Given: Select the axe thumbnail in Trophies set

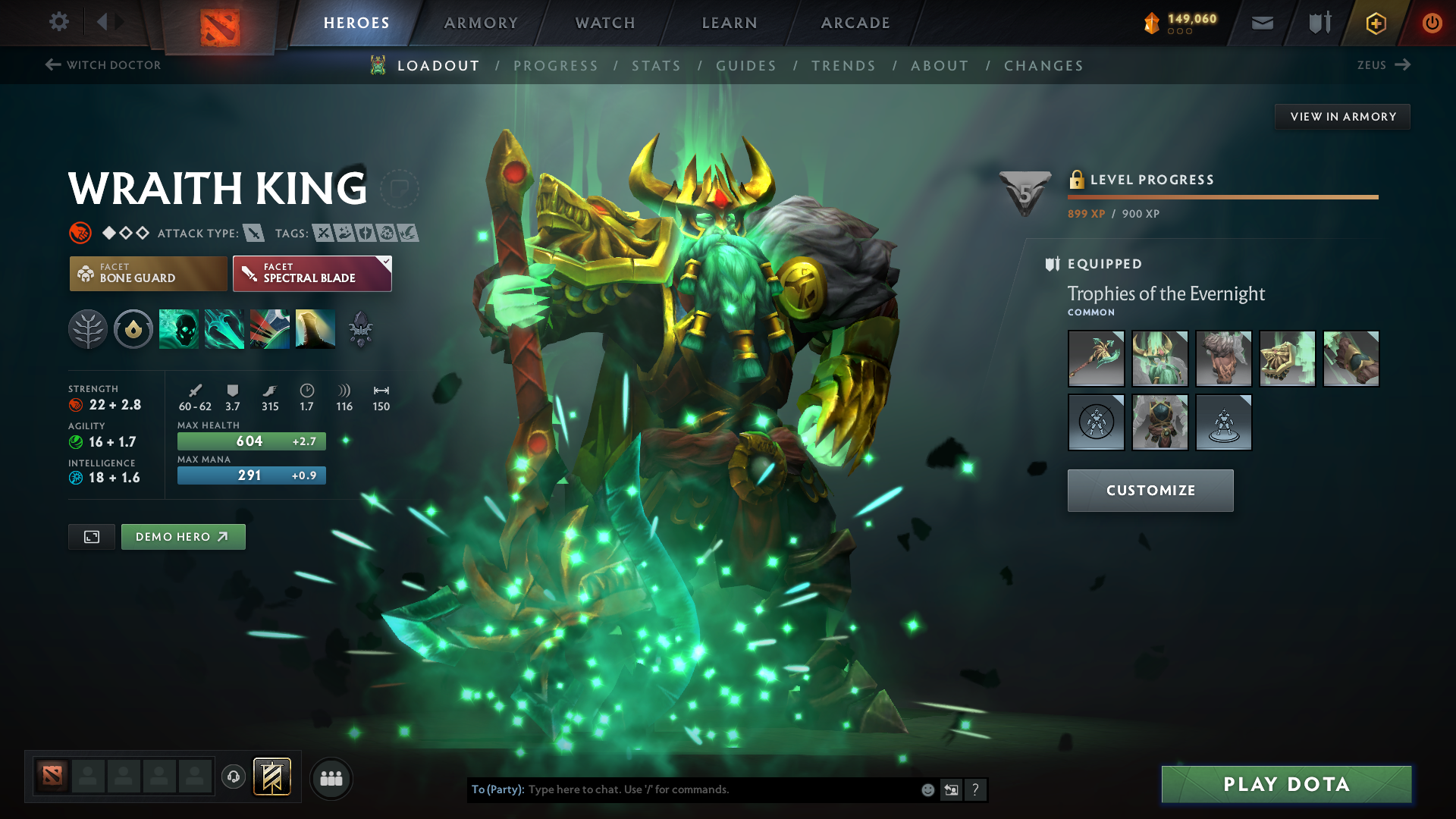Looking at the screenshot, I should 1096,359.
